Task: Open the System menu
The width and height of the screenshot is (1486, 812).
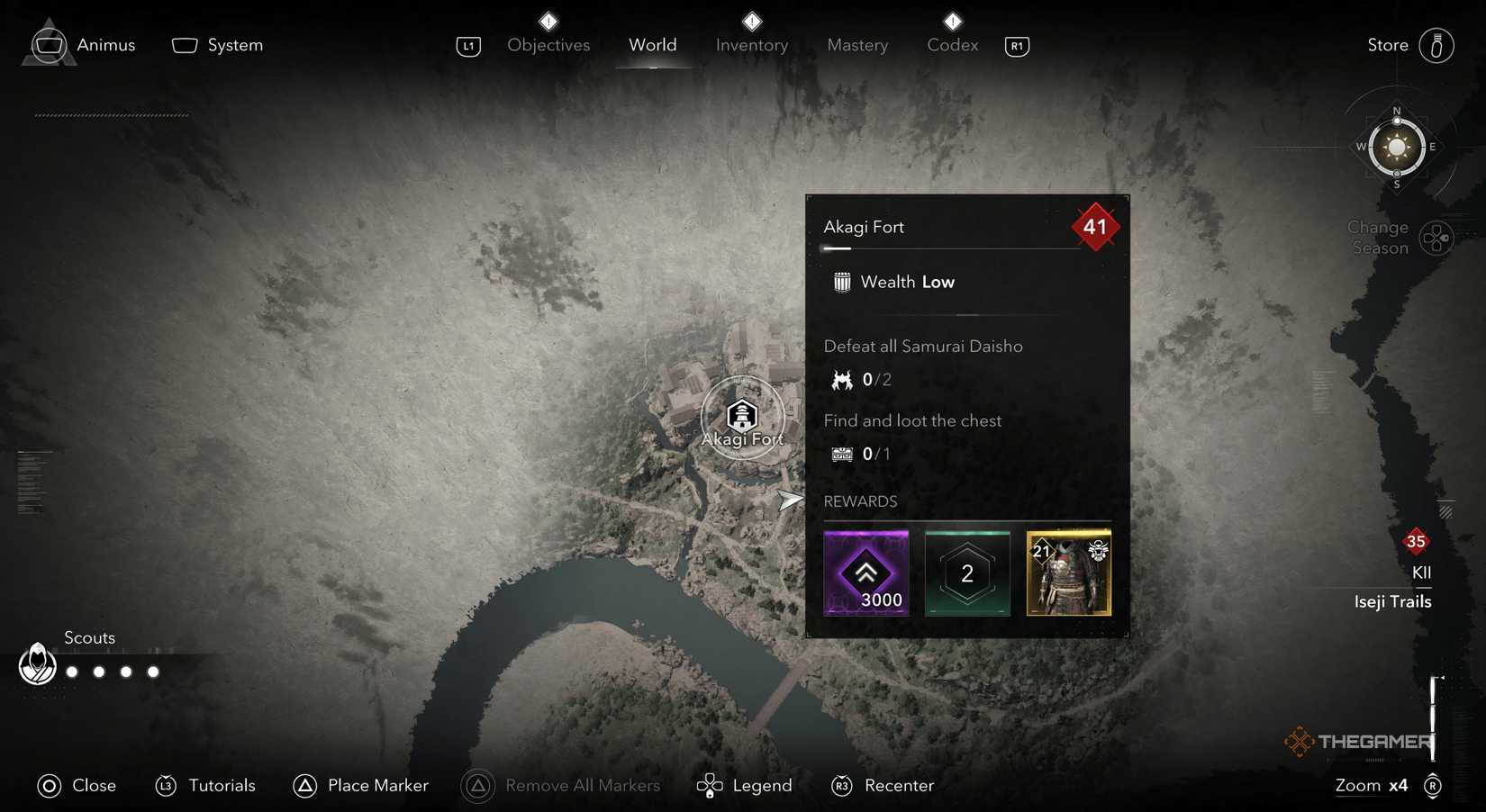Action: click(x=216, y=44)
